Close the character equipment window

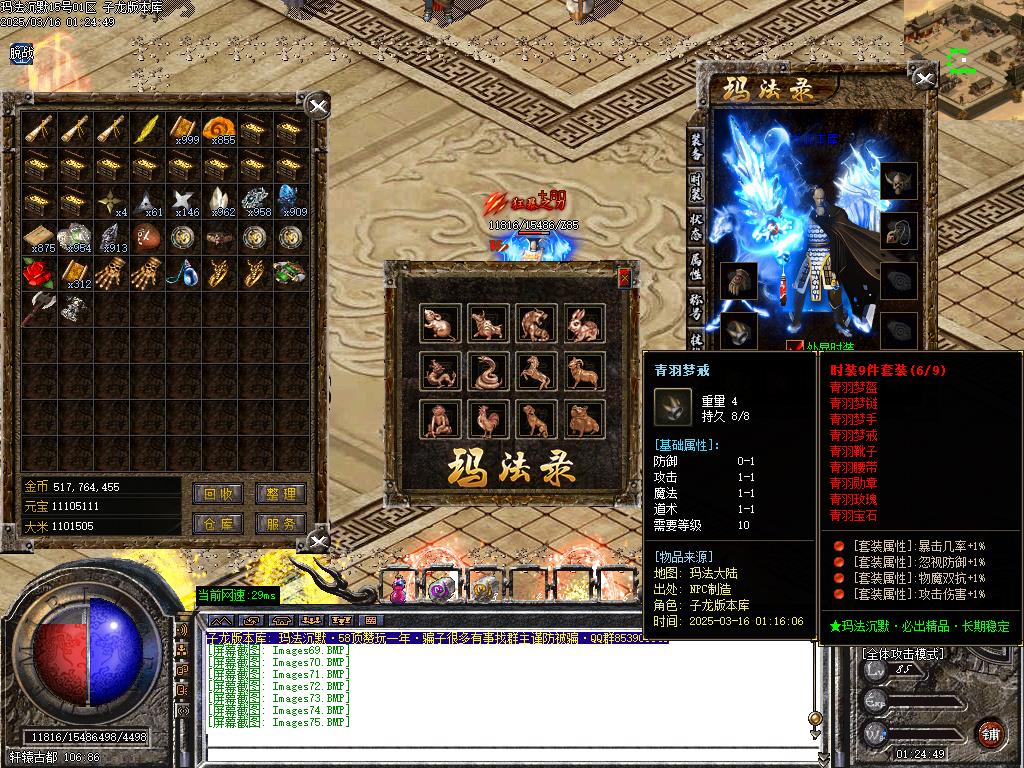click(x=922, y=78)
